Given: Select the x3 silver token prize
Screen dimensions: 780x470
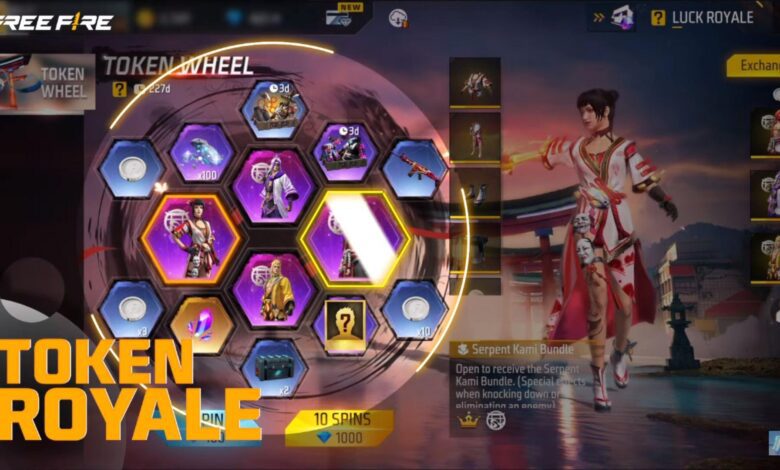Looking at the screenshot, I should [x=131, y=309].
